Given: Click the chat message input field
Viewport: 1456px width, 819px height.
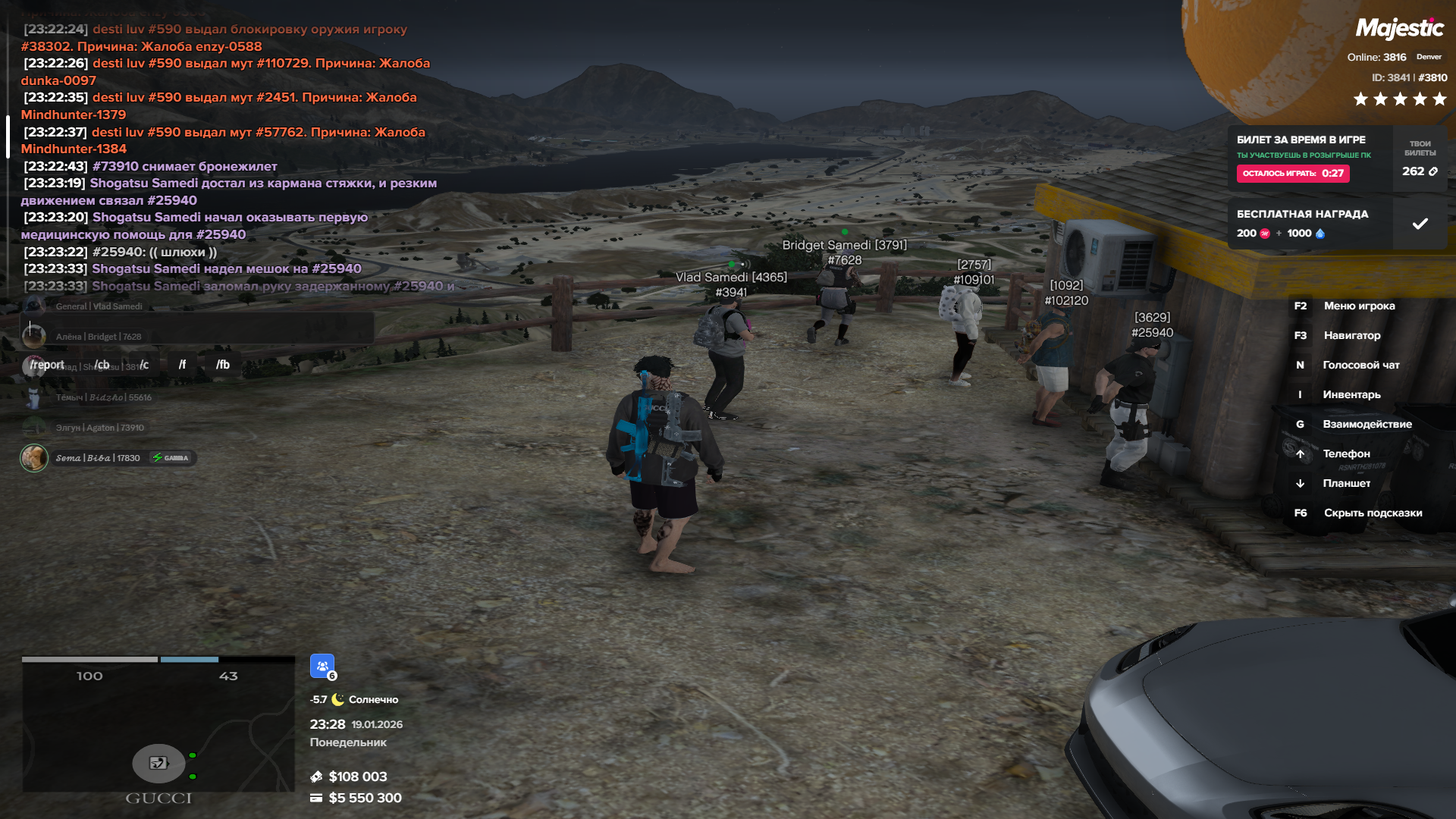Looking at the screenshot, I should tap(199, 329).
